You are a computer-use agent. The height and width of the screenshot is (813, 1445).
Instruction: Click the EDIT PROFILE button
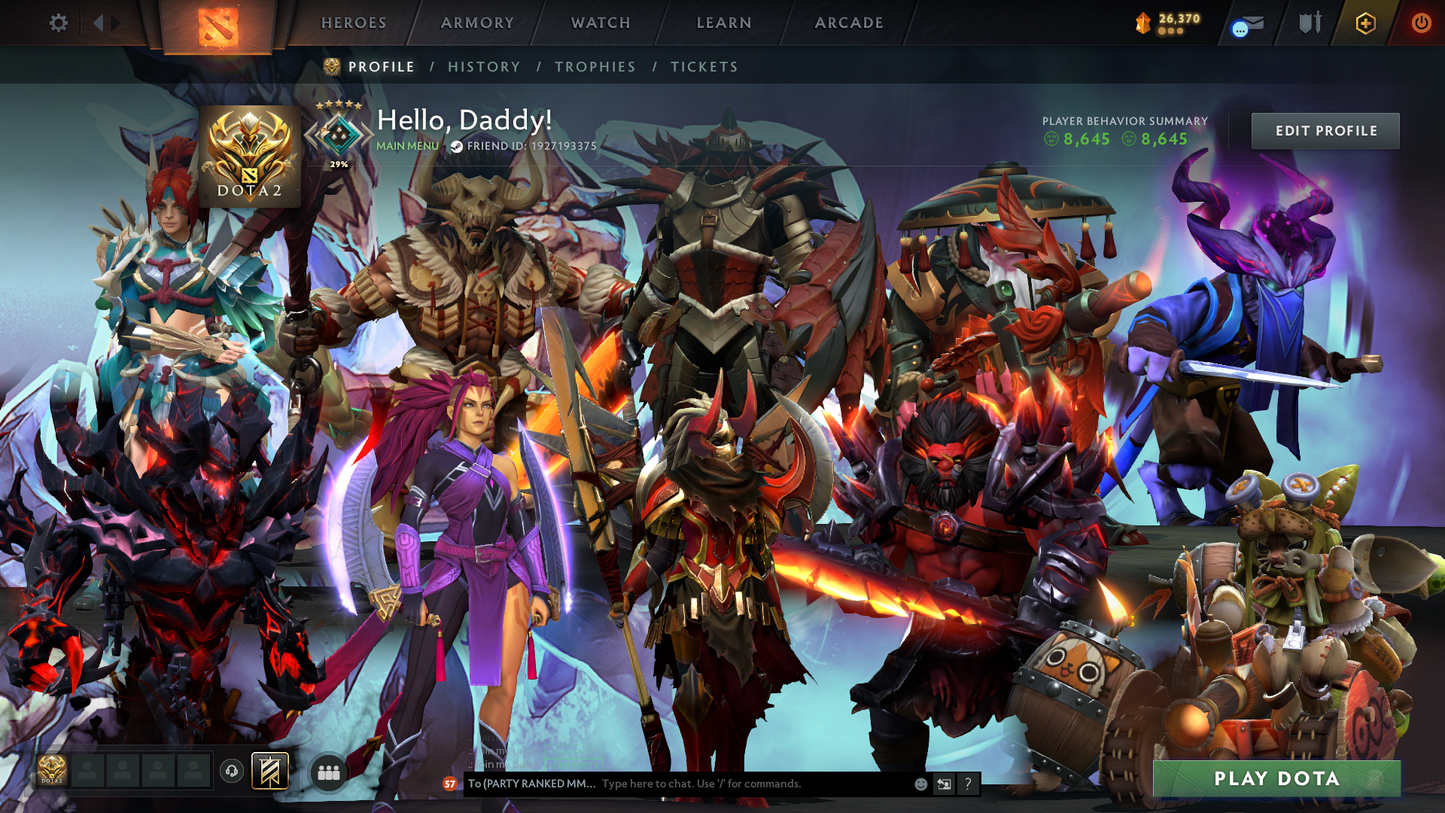pyautogui.click(x=1325, y=130)
